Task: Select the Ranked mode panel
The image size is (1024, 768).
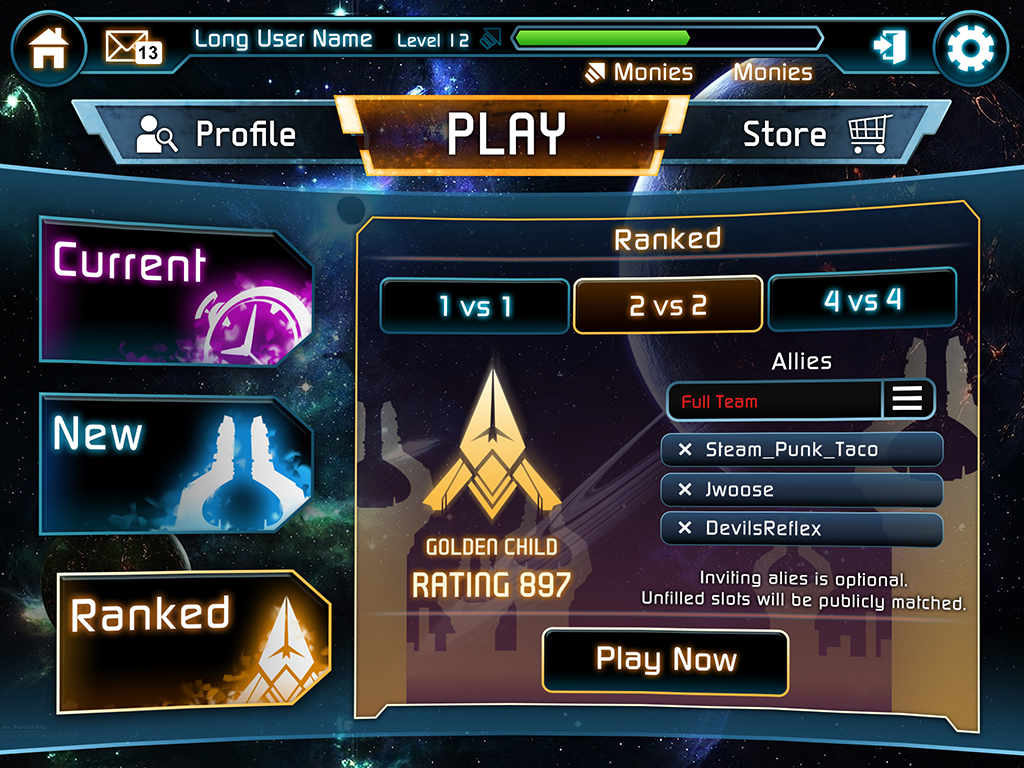Action: 190,640
